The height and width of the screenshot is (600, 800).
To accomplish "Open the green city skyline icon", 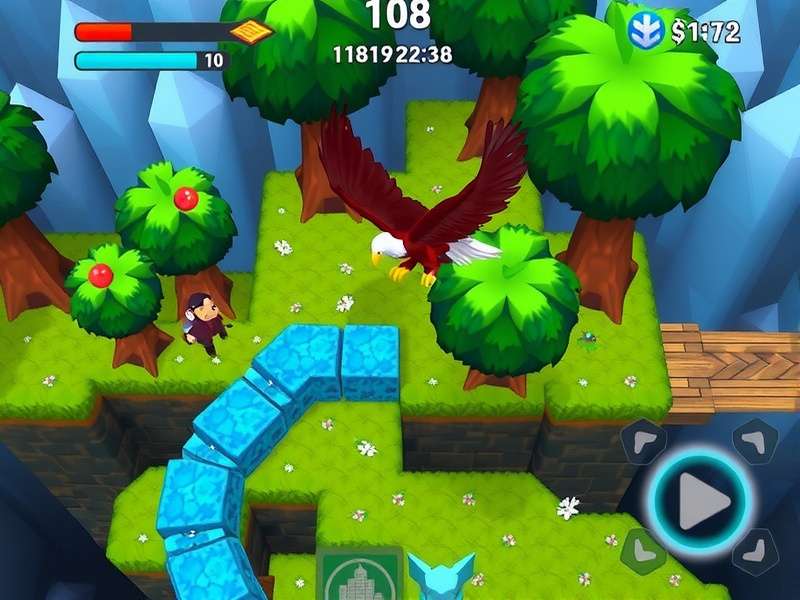I will (360, 574).
